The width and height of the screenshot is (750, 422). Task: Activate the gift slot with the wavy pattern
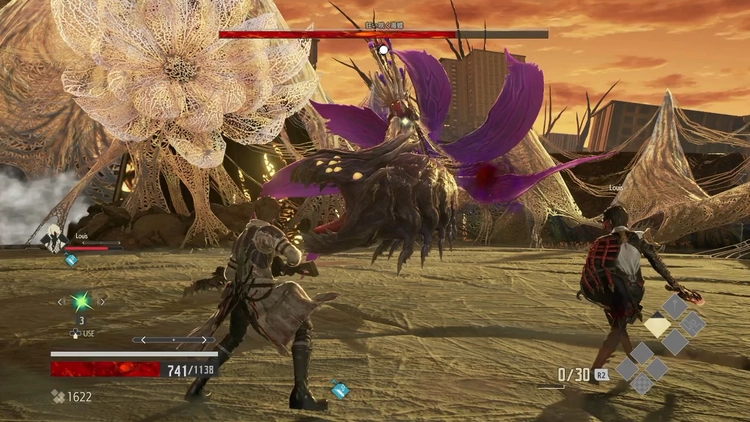(x=693, y=324)
